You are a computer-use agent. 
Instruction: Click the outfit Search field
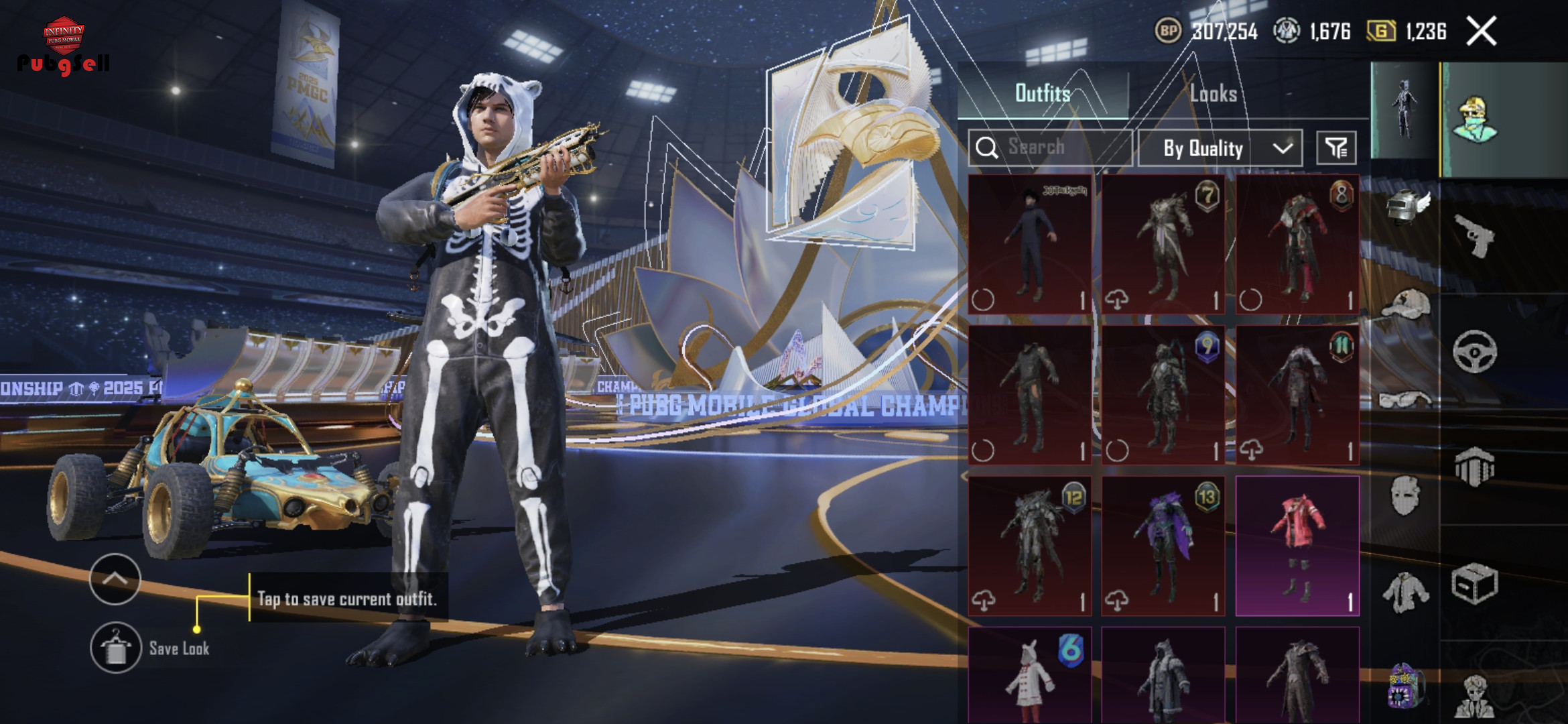pos(1051,147)
